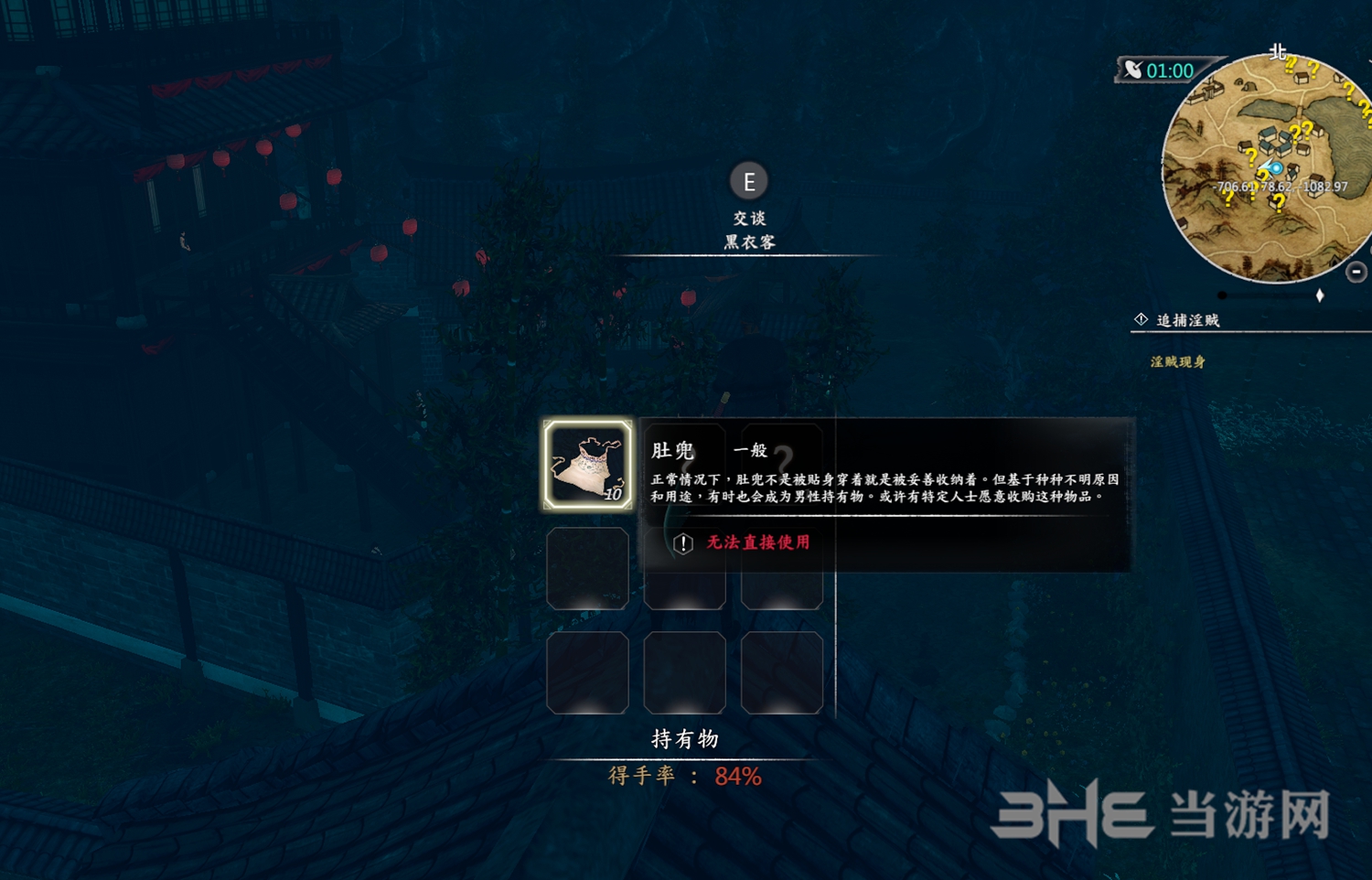Zoom out the minimap with minus button

click(1356, 272)
